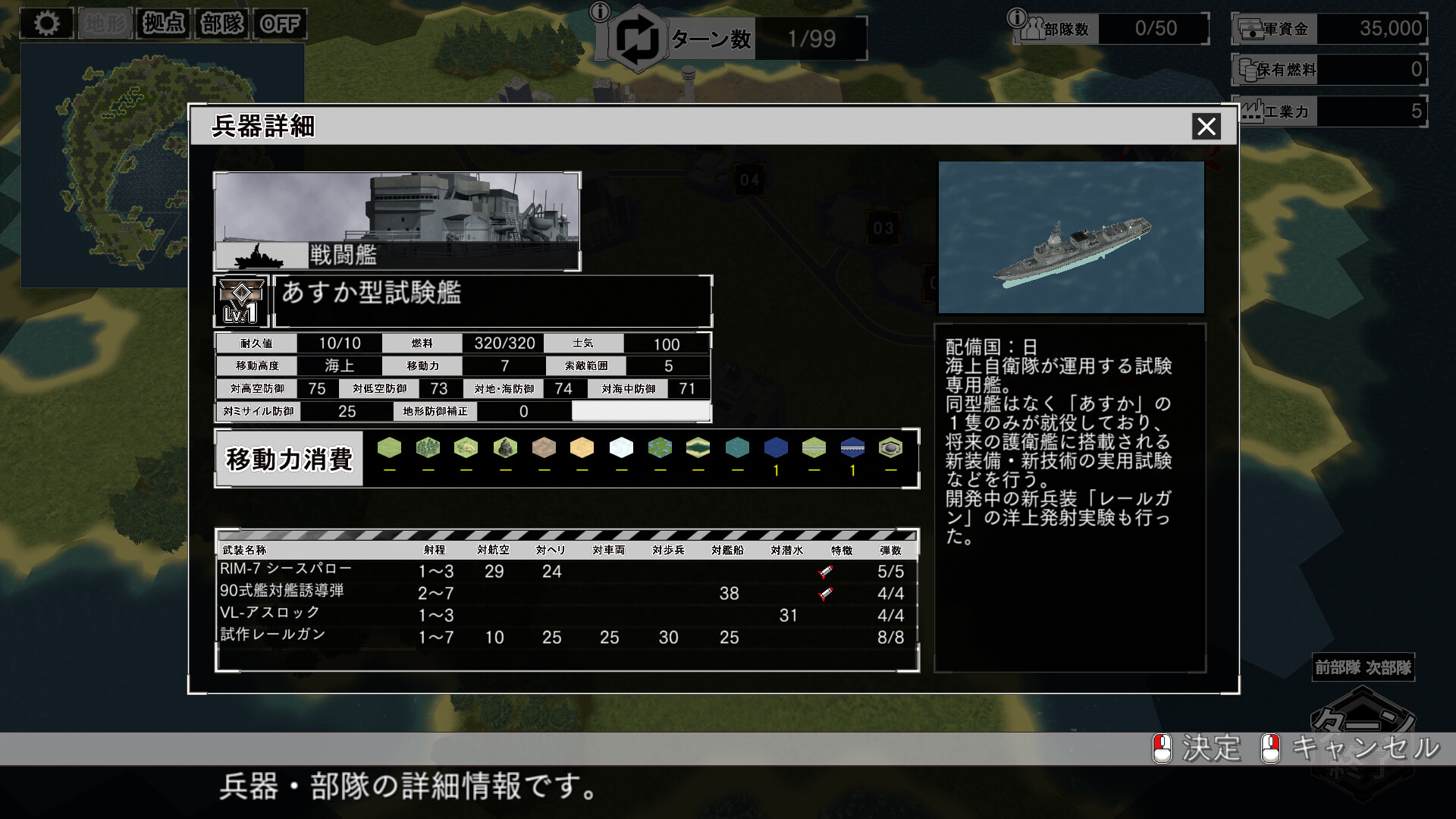
Task: Open the game settings gear icon
Action: [x=47, y=23]
